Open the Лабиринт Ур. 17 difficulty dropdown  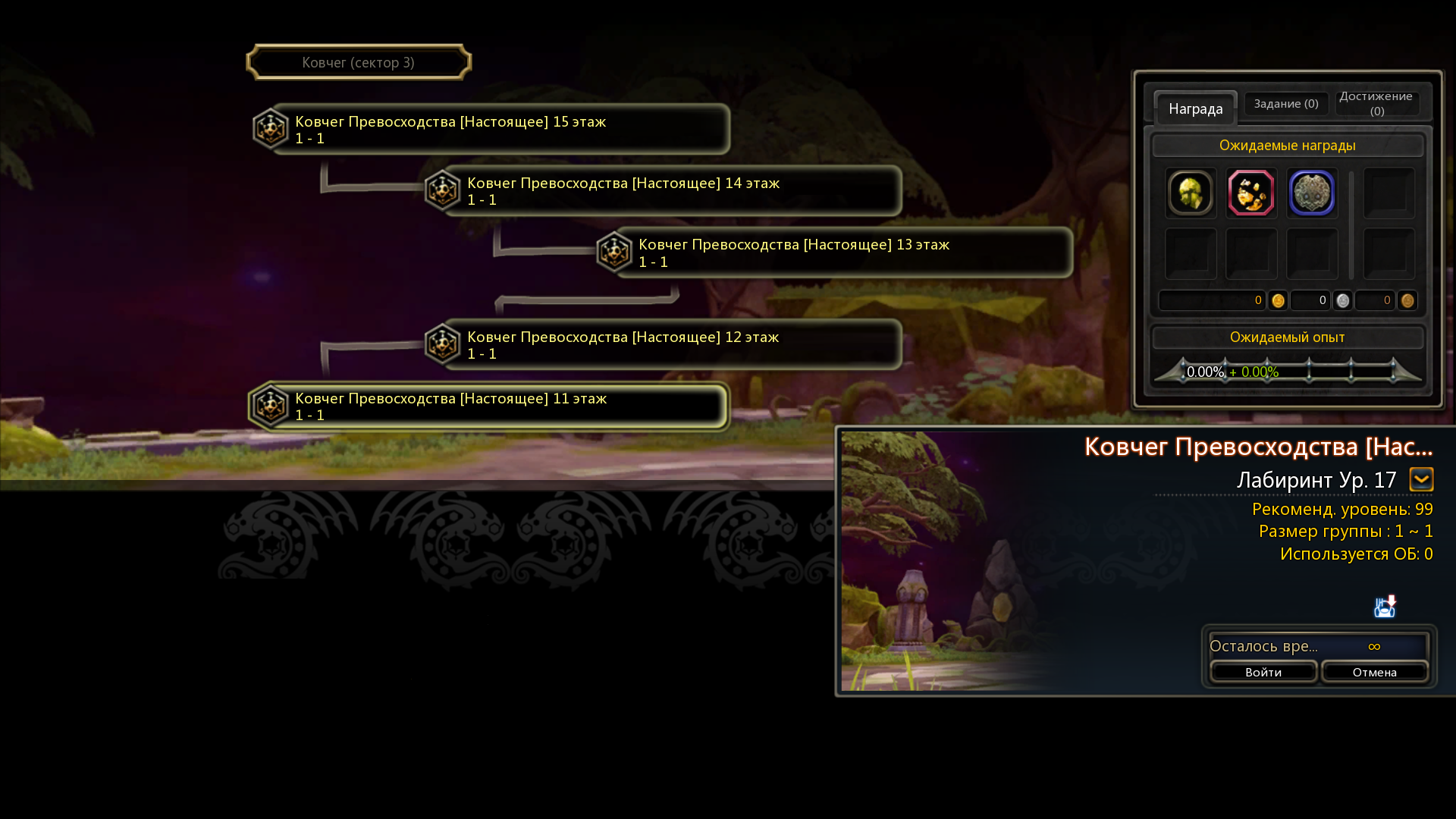click(x=1421, y=479)
